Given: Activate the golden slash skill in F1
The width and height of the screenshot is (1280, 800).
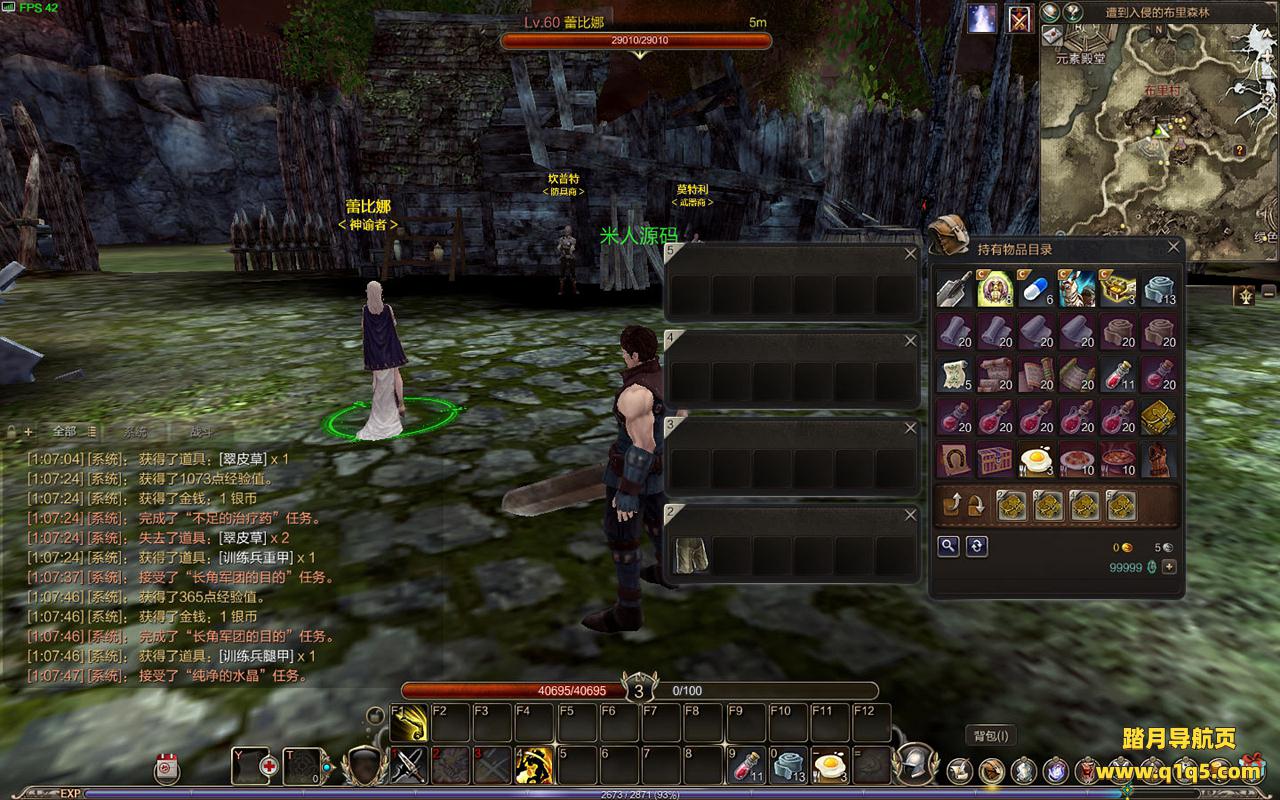Looking at the screenshot, I should pos(410,723).
